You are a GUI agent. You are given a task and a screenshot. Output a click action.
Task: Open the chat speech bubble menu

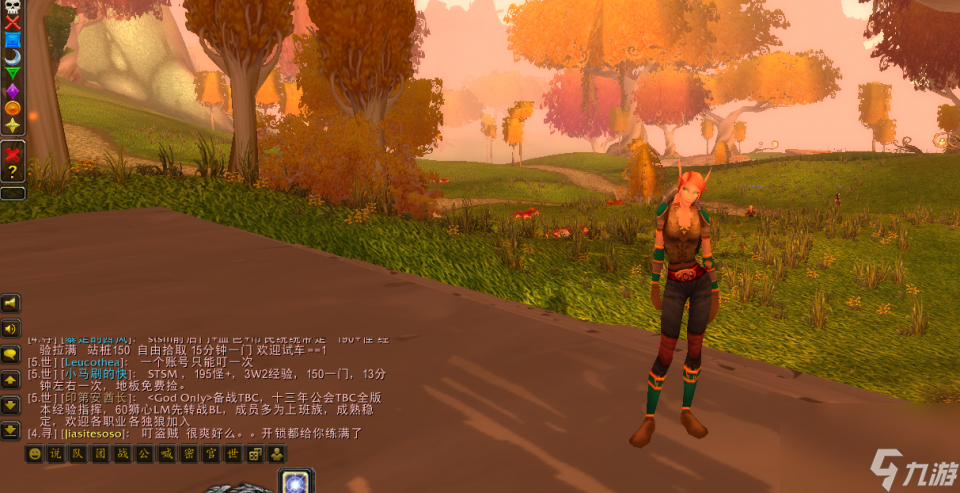tap(11, 354)
